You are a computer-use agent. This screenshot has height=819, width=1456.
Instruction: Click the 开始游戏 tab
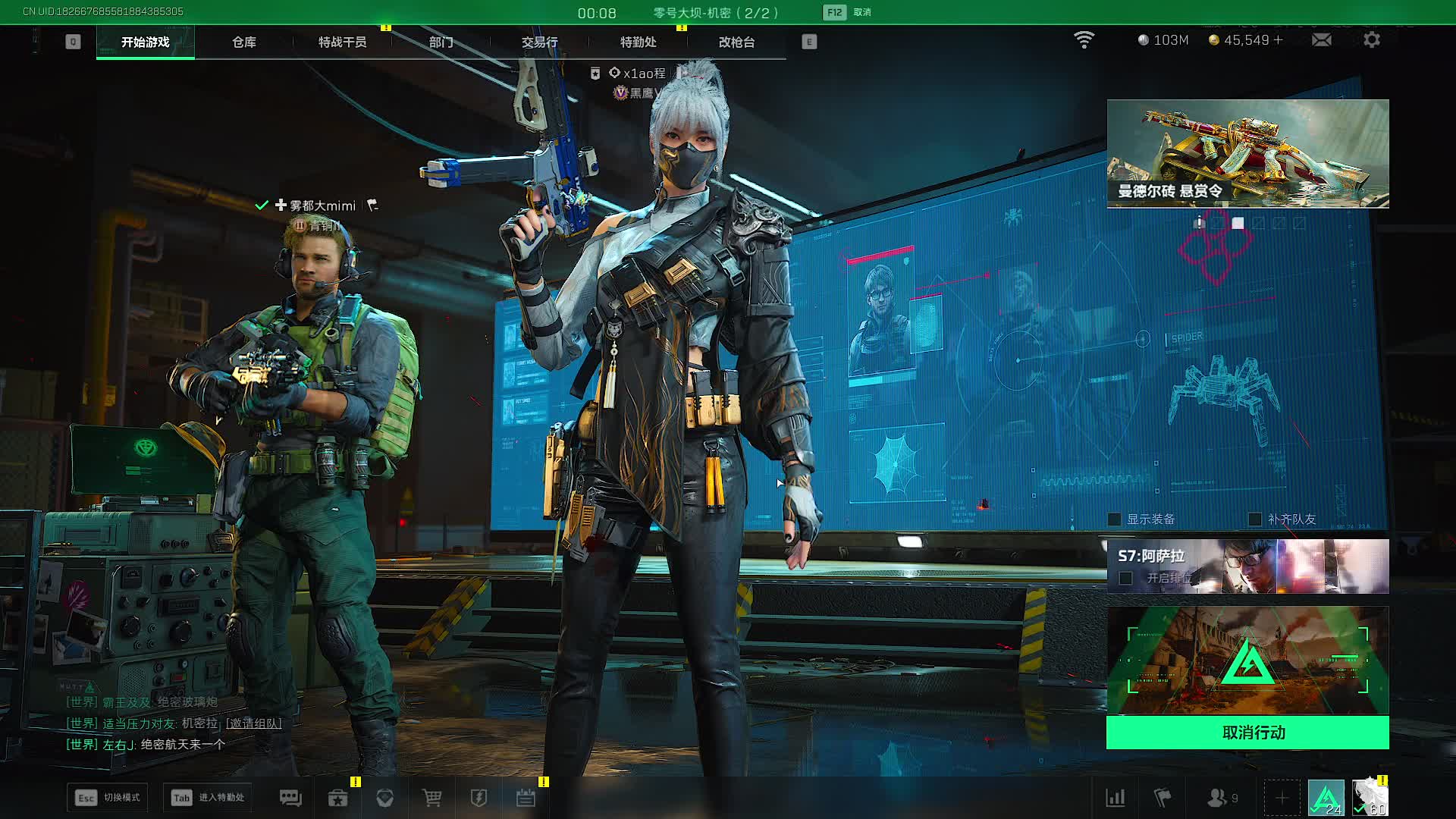[146, 42]
